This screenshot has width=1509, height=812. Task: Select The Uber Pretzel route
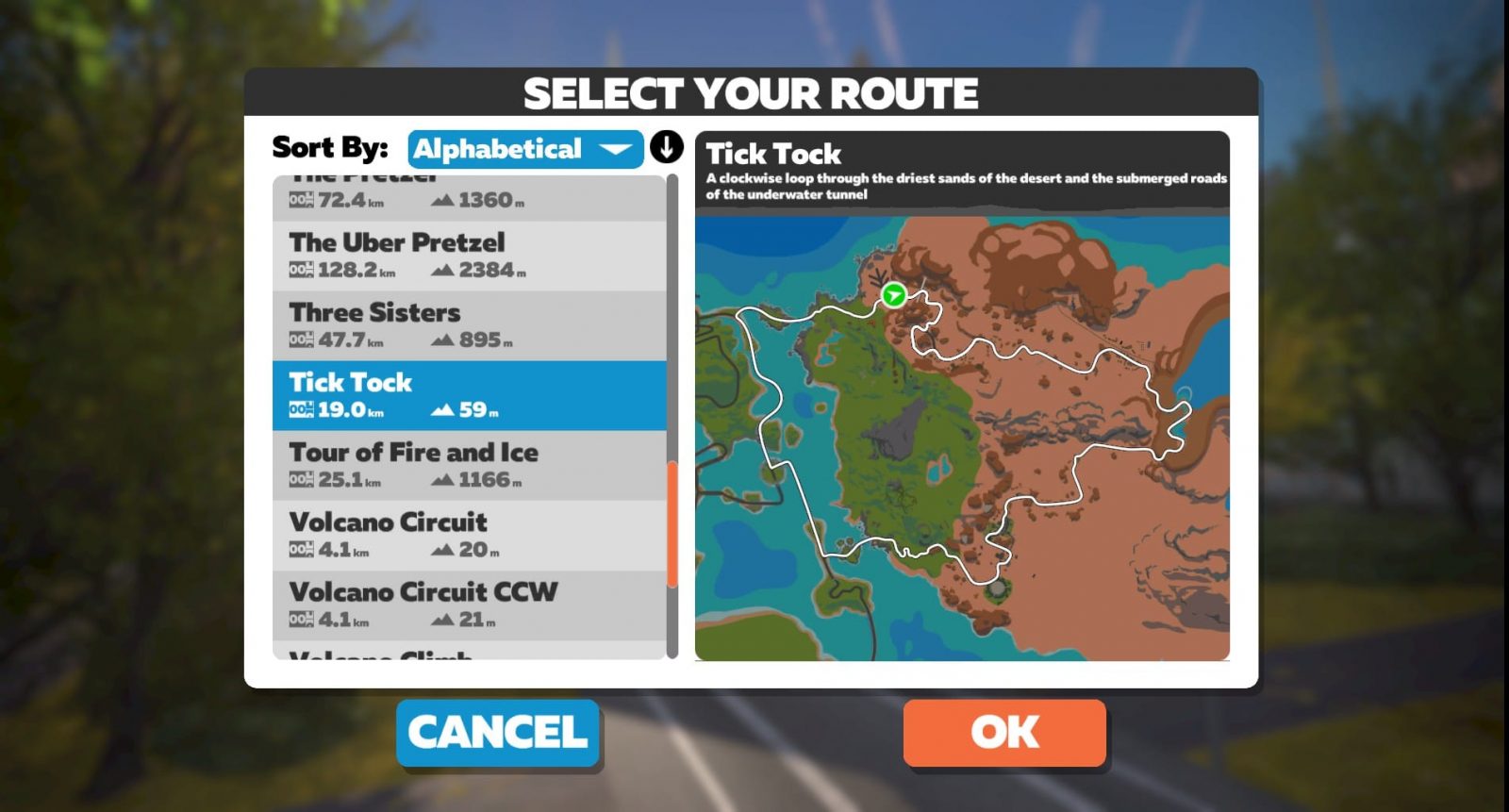point(469,256)
